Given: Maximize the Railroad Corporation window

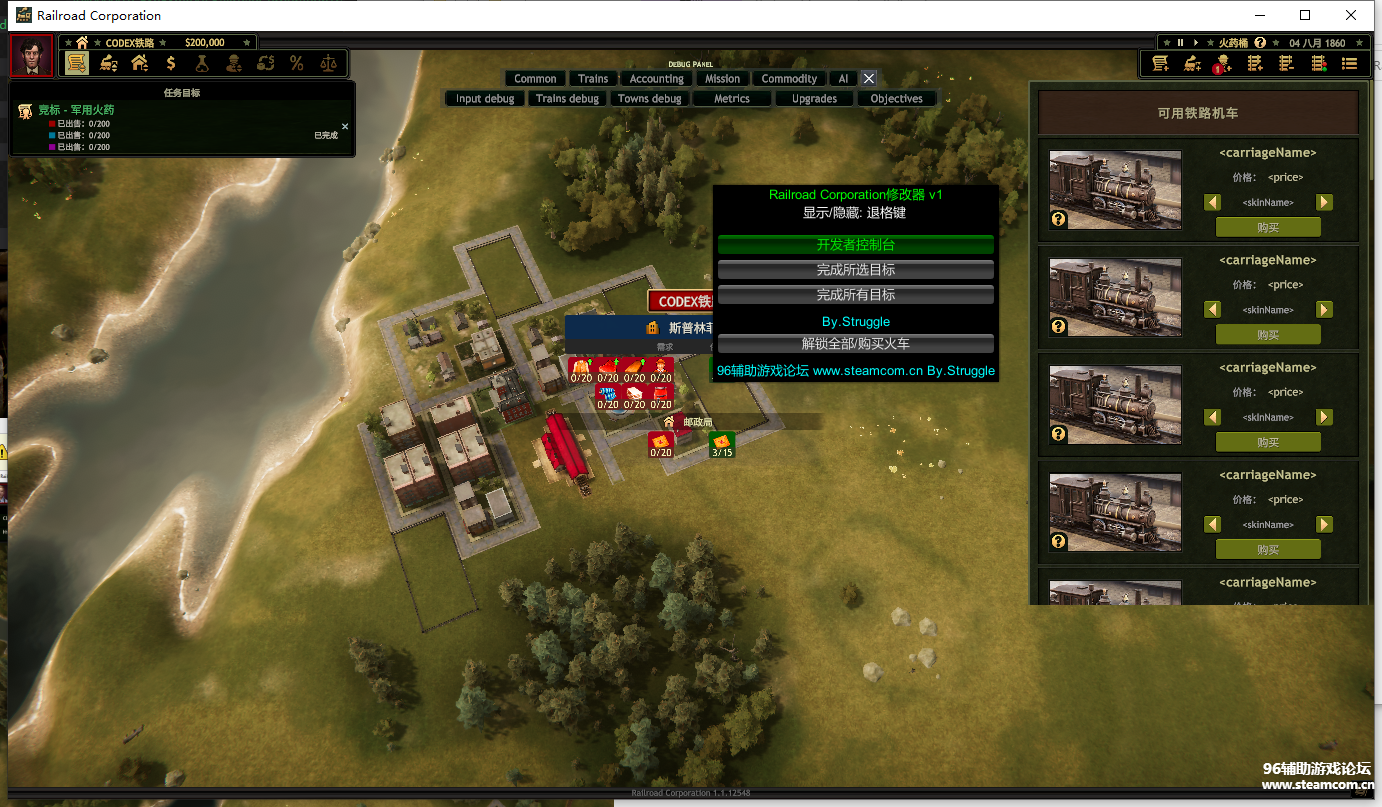Looking at the screenshot, I should coord(1305,15).
